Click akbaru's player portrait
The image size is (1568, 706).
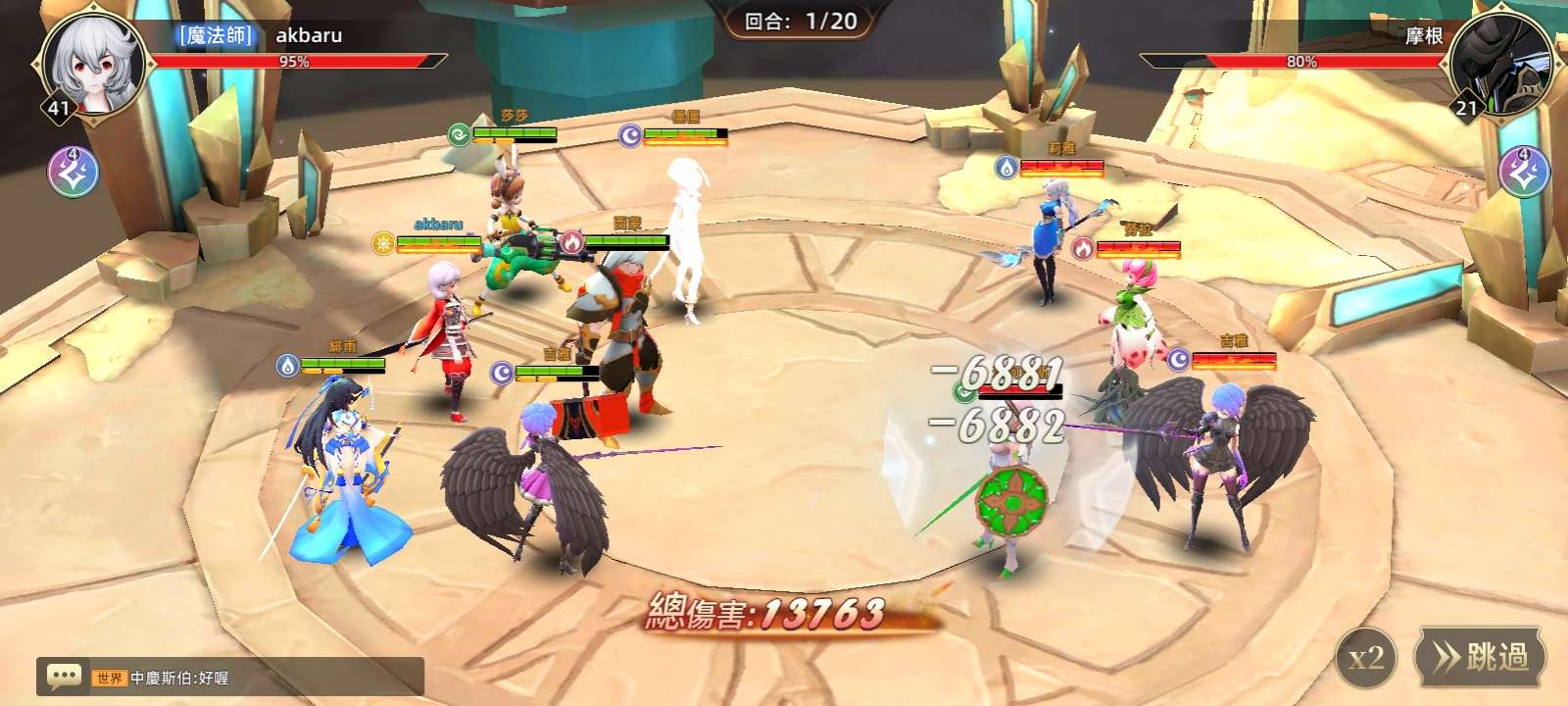94,64
